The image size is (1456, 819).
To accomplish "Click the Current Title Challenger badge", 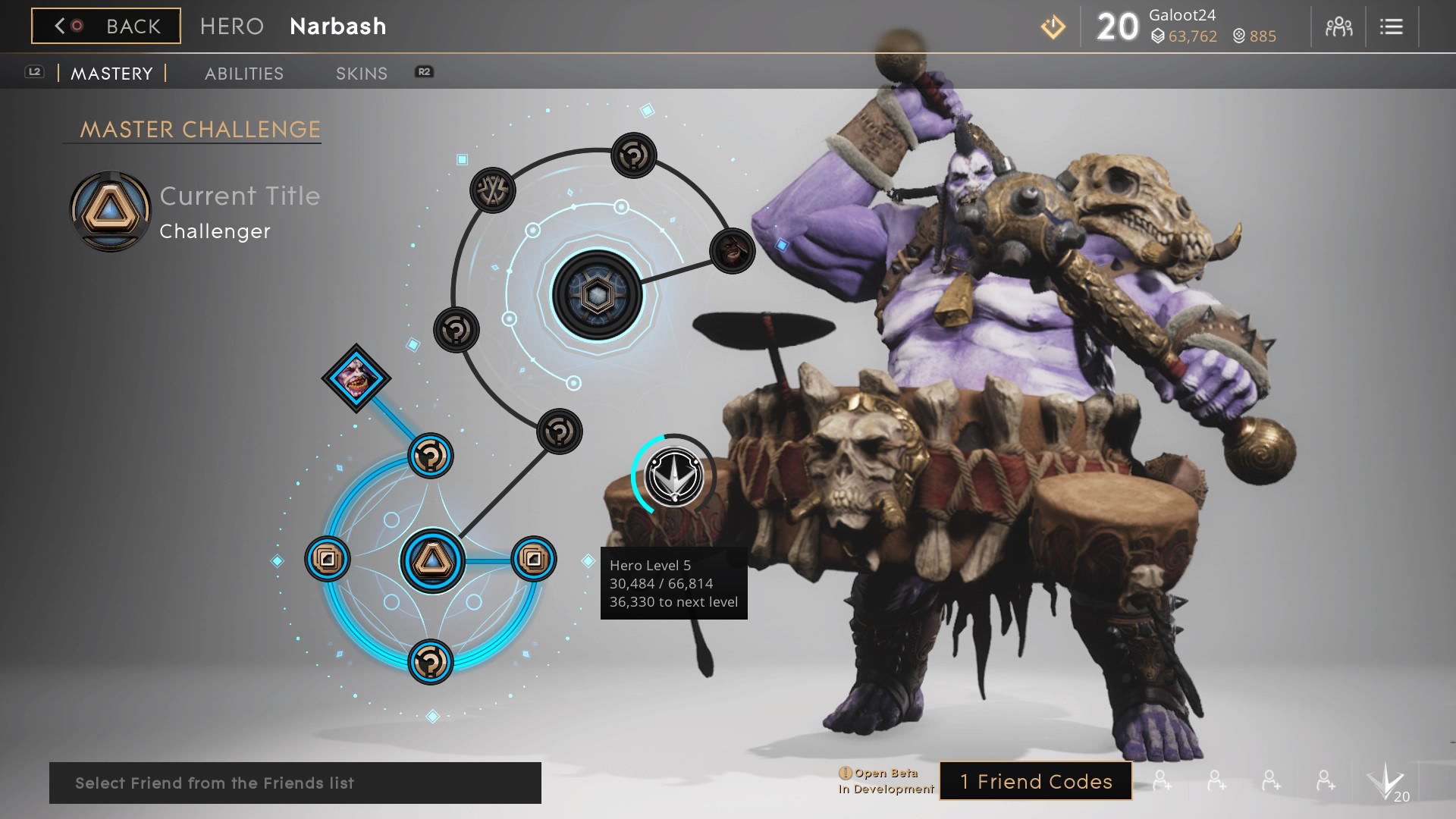I will tap(110, 212).
